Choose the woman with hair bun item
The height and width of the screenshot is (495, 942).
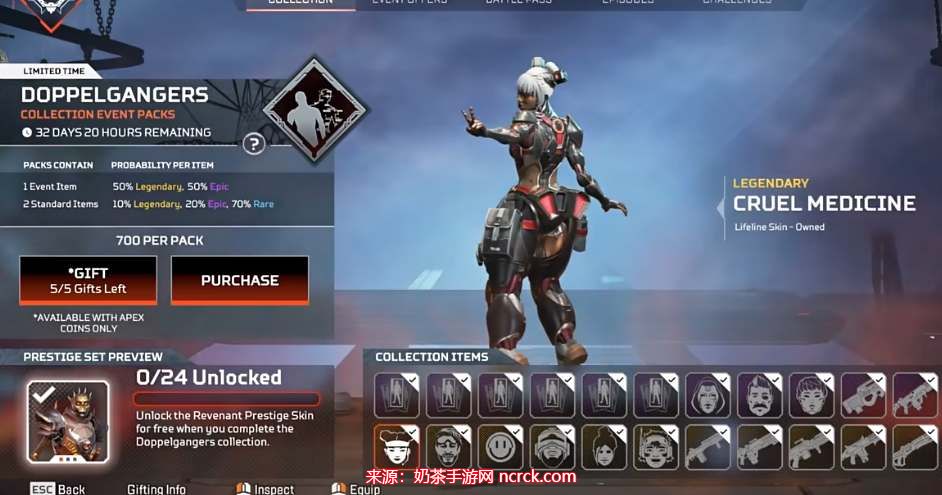[x=604, y=447]
